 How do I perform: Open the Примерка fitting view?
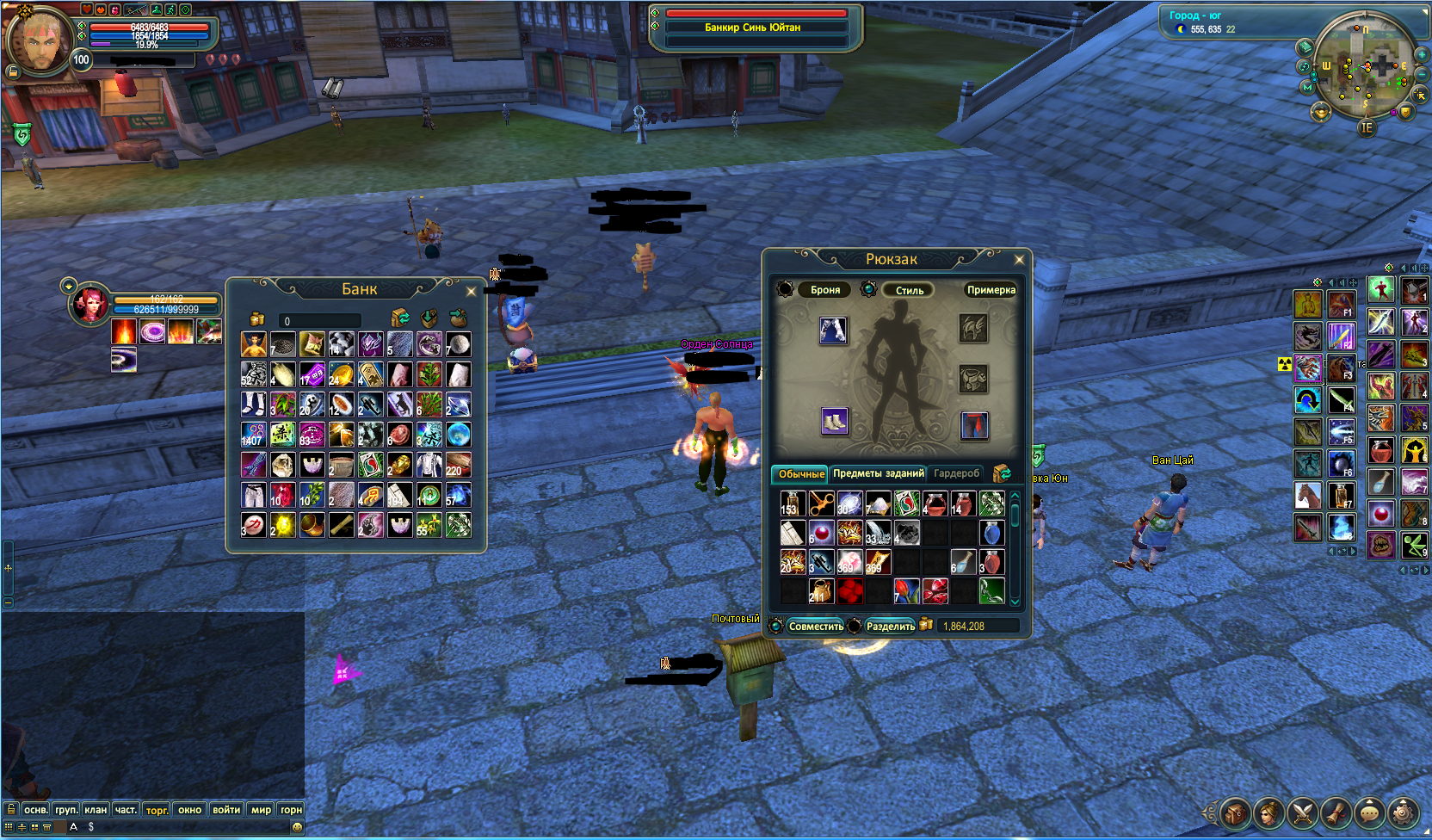991,290
